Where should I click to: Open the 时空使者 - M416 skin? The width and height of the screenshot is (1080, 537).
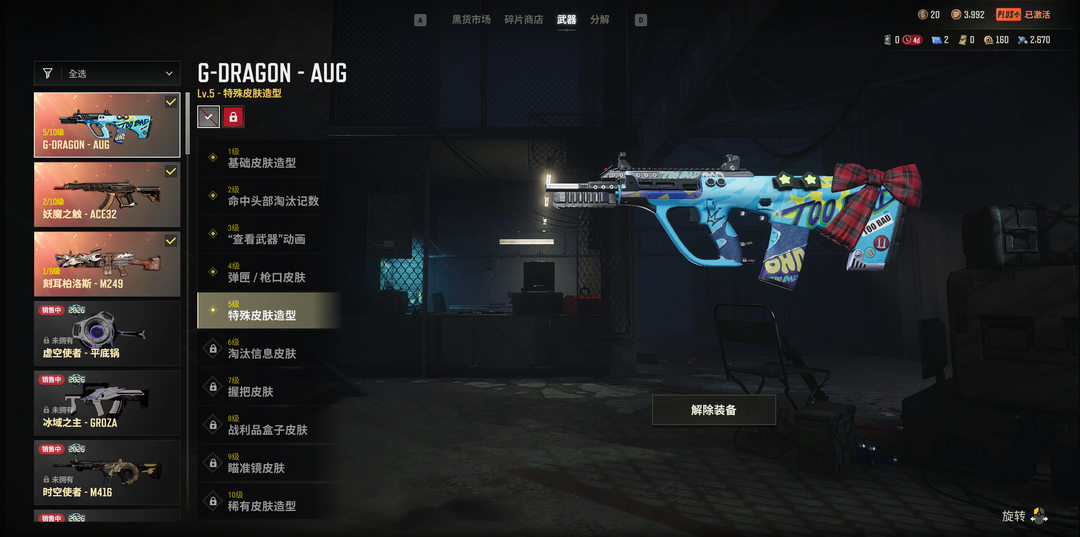107,472
